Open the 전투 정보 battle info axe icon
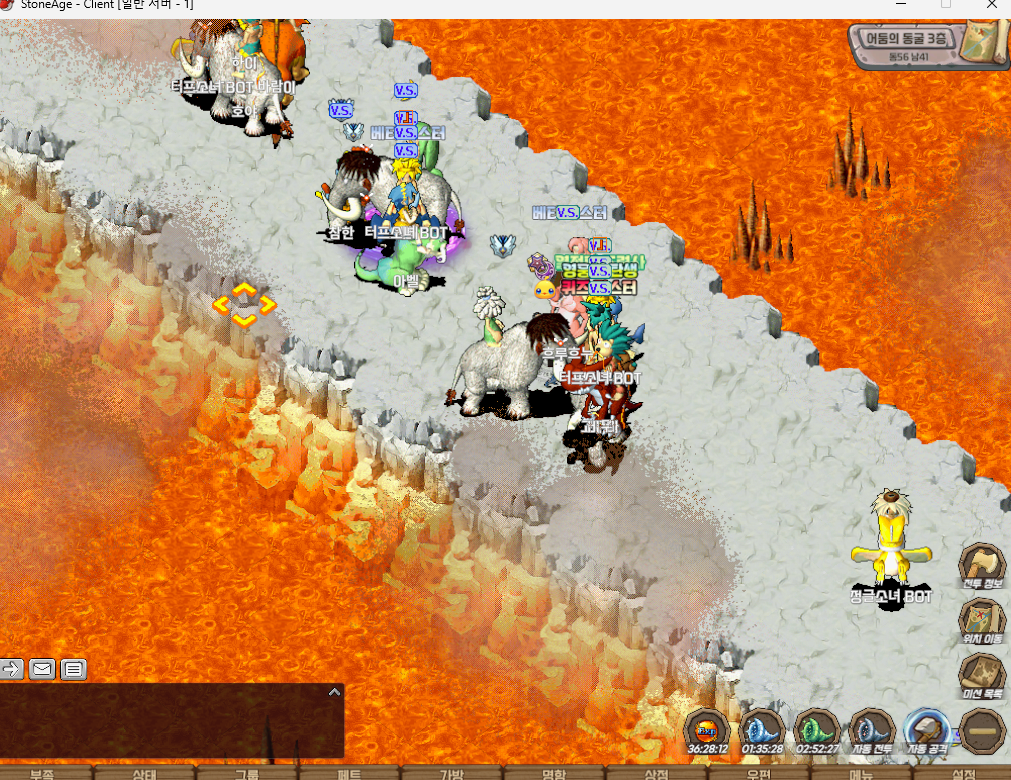The height and width of the screenshot is (780, 1011). point(981,565)
